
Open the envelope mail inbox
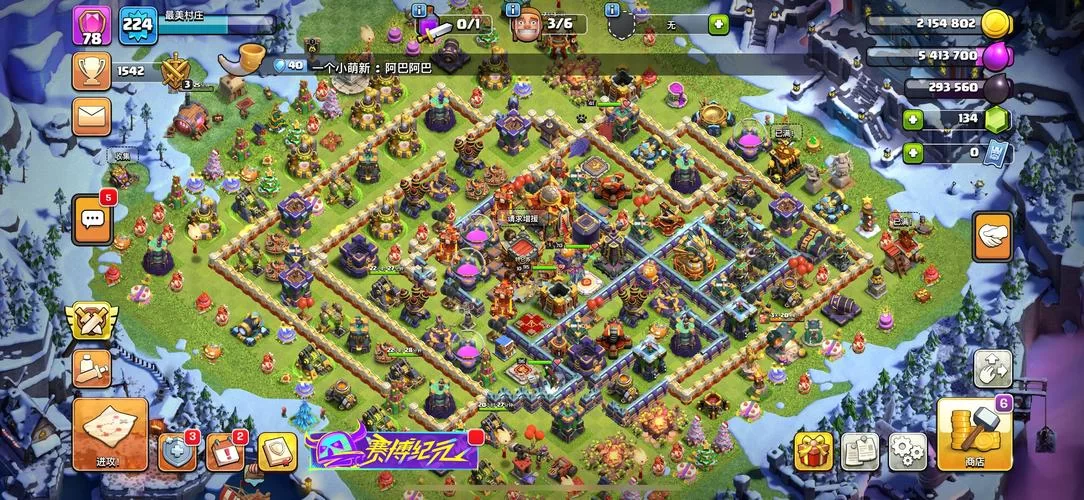(x=92, y=120)
